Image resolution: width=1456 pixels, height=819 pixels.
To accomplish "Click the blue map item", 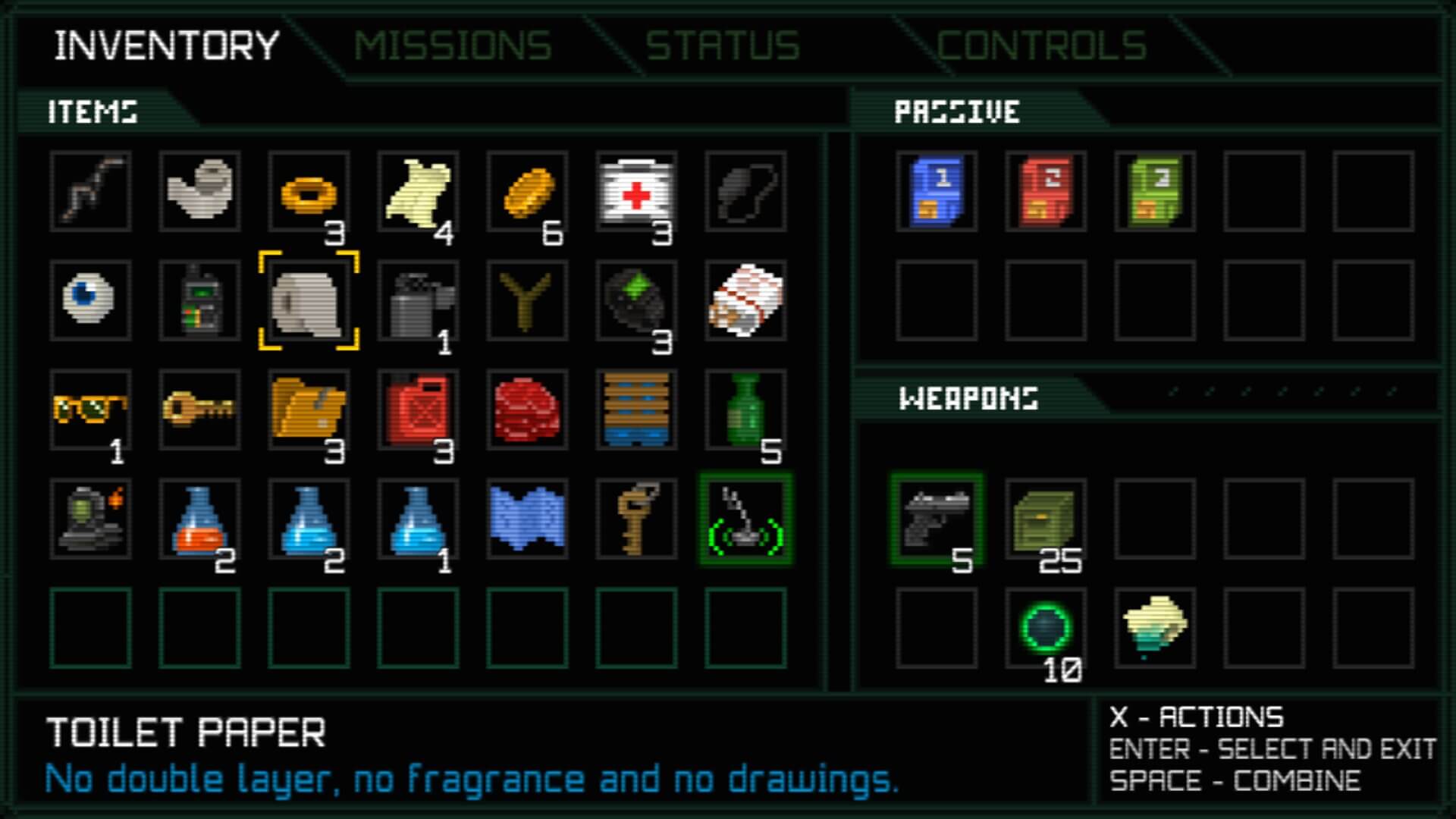I will [528, 519].
